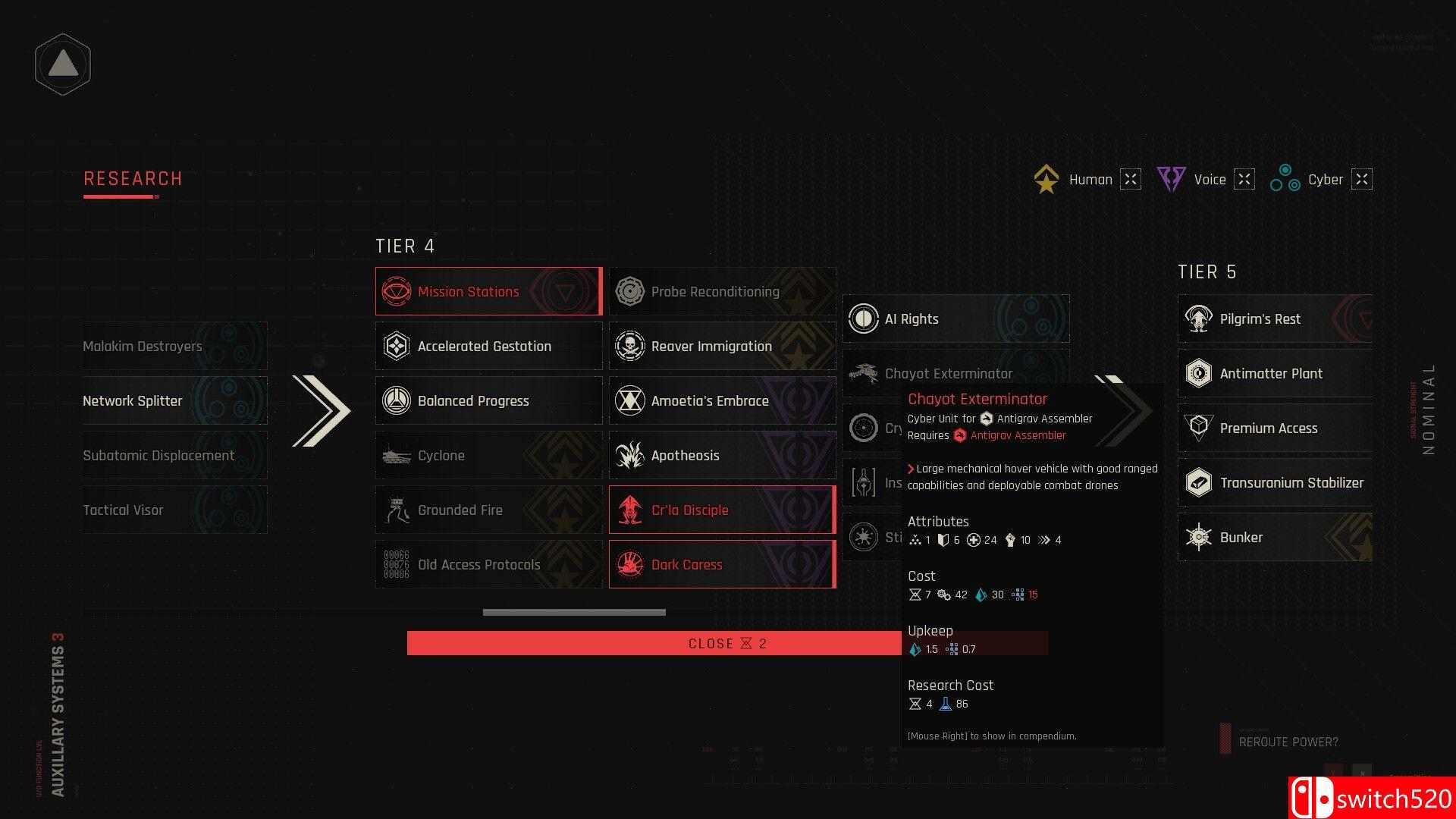Choose Dark Caress research

[x=721, y=565]
